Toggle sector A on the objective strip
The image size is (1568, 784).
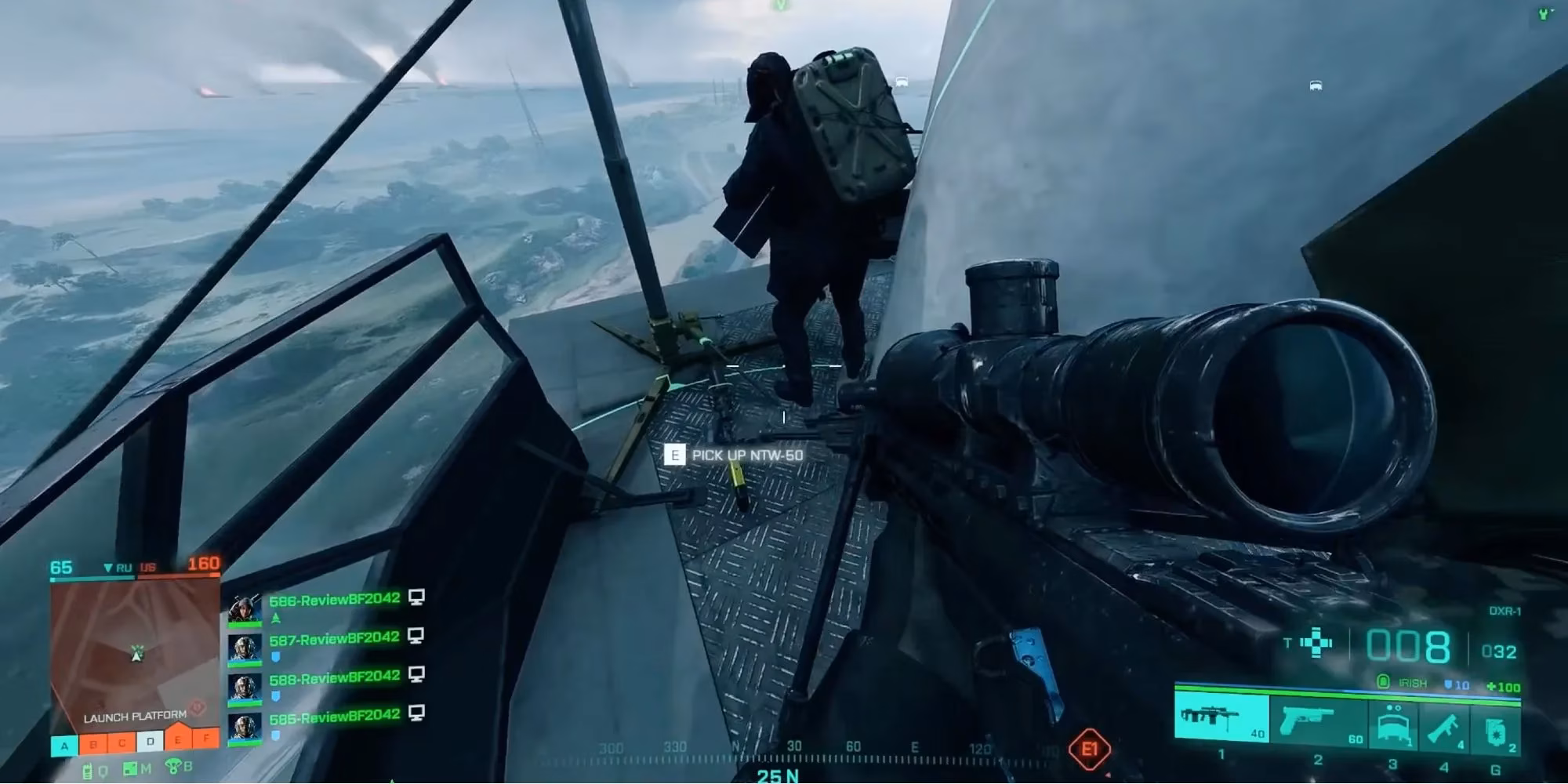[64, 745]
